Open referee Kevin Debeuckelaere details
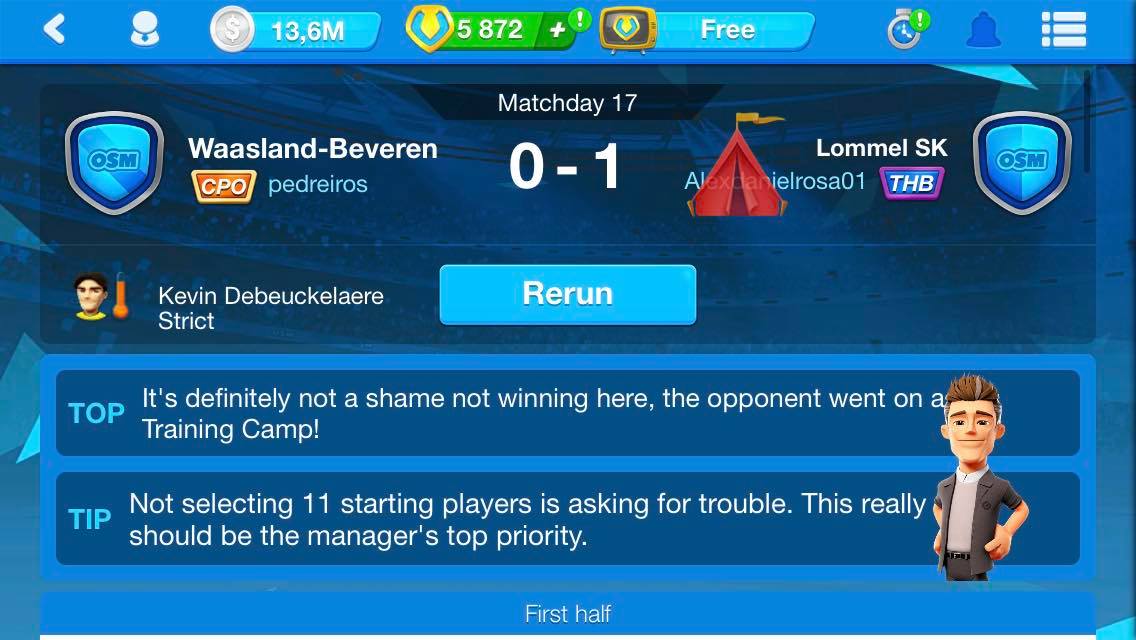1136x640 pixels. point(270,307)
